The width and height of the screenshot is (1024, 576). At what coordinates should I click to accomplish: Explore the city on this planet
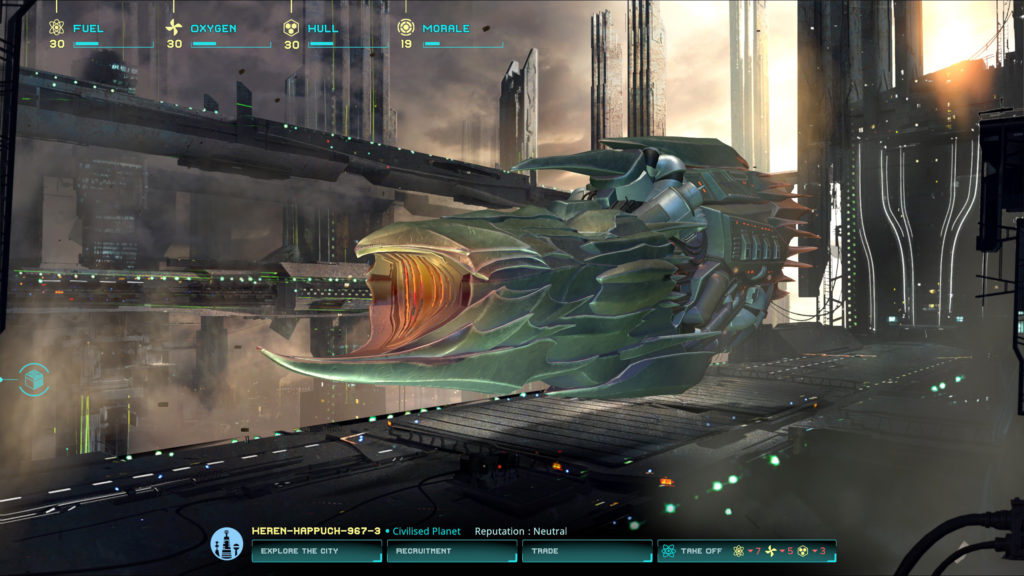315,551
